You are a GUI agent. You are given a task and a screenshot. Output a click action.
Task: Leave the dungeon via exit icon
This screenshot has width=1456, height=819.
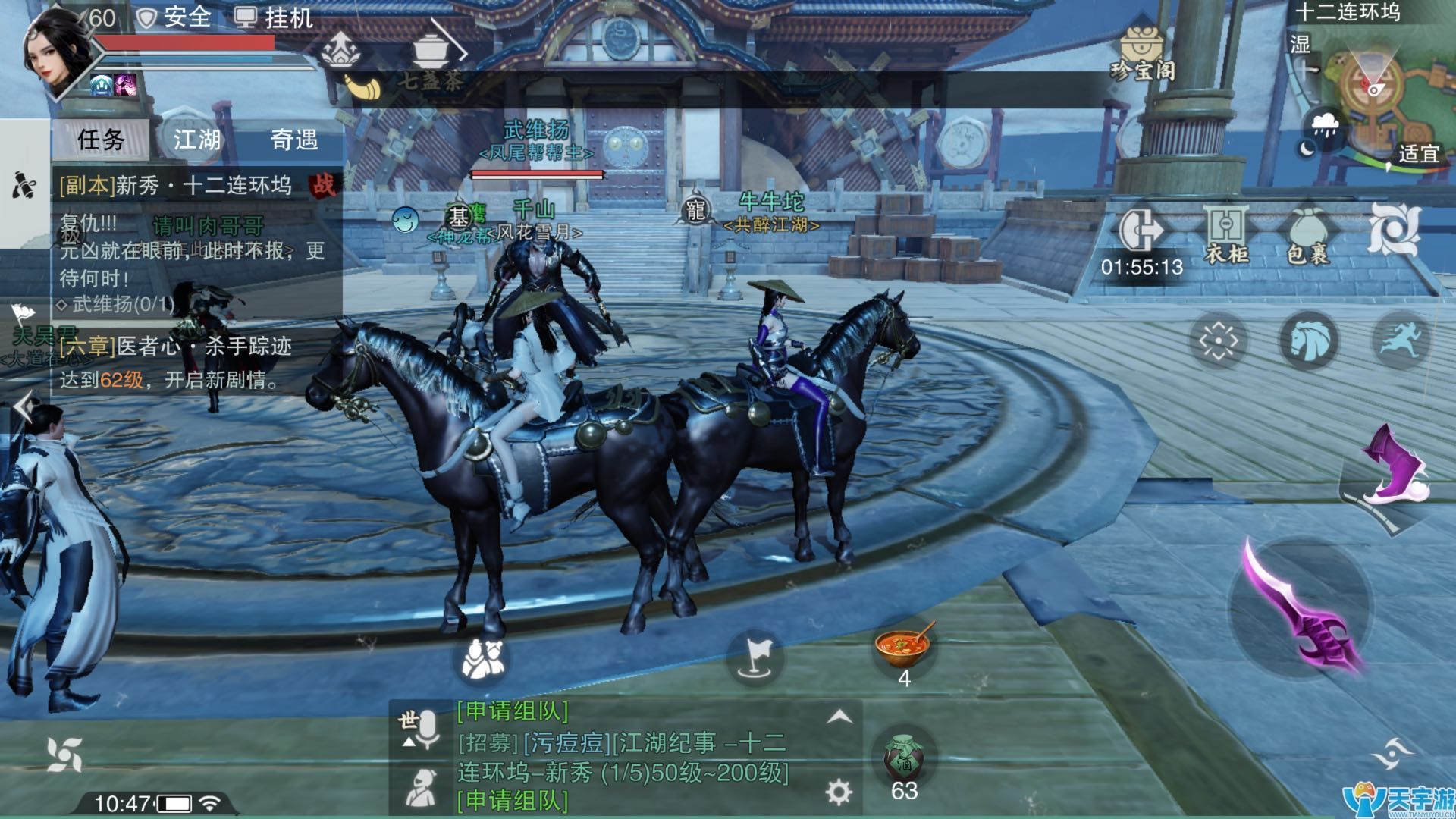point(1141,228)
